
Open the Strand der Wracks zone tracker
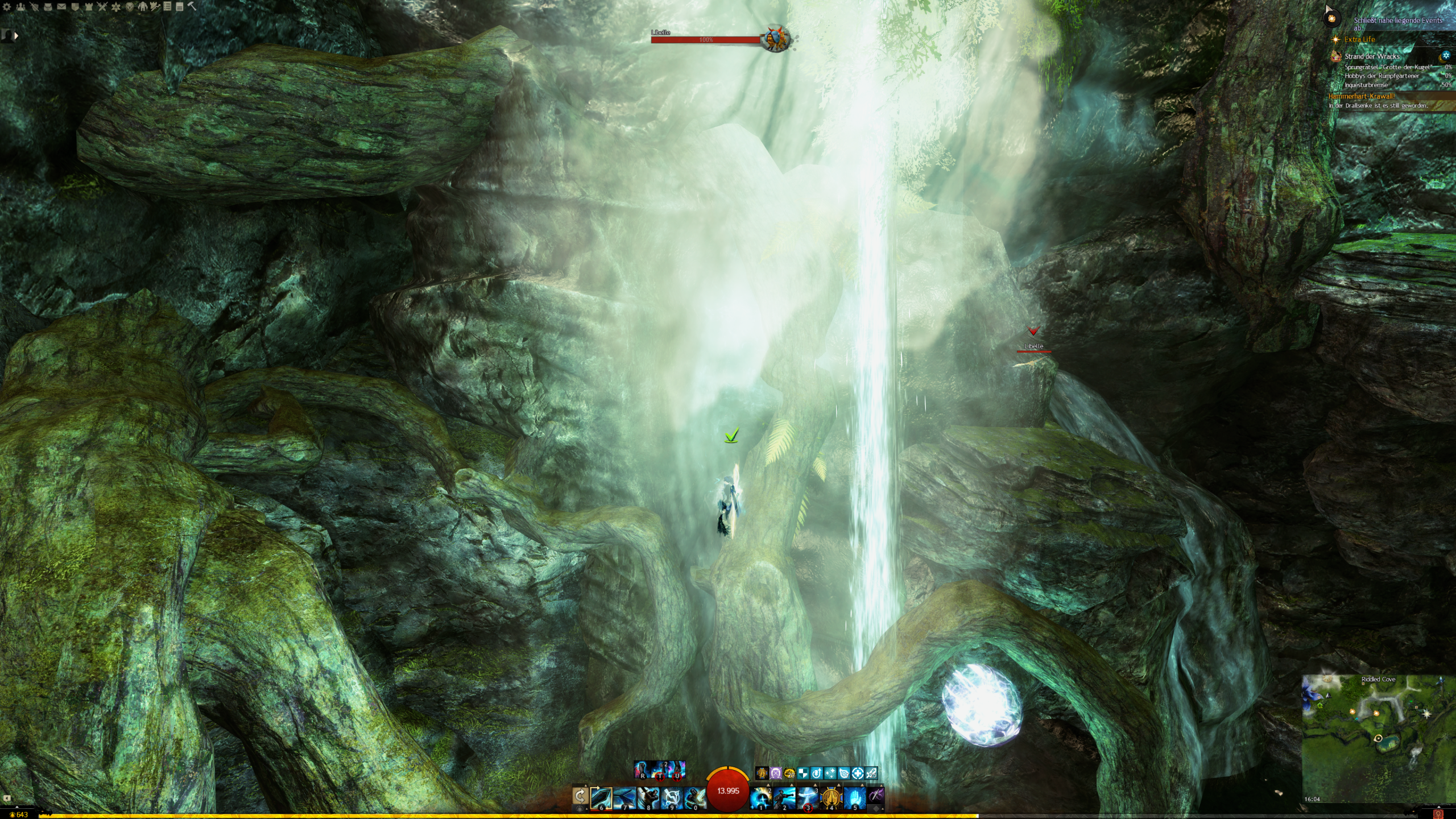1372,56
